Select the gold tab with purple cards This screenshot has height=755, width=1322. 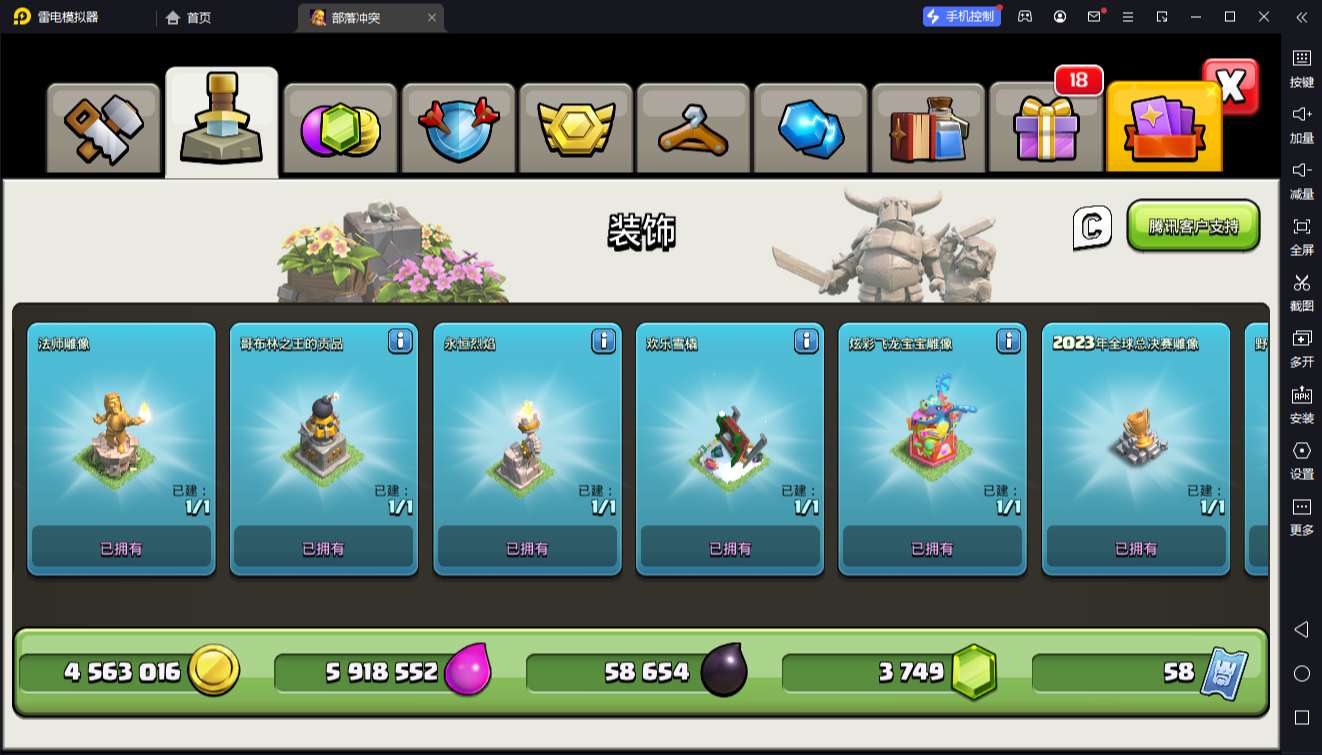click(1164, 129)
